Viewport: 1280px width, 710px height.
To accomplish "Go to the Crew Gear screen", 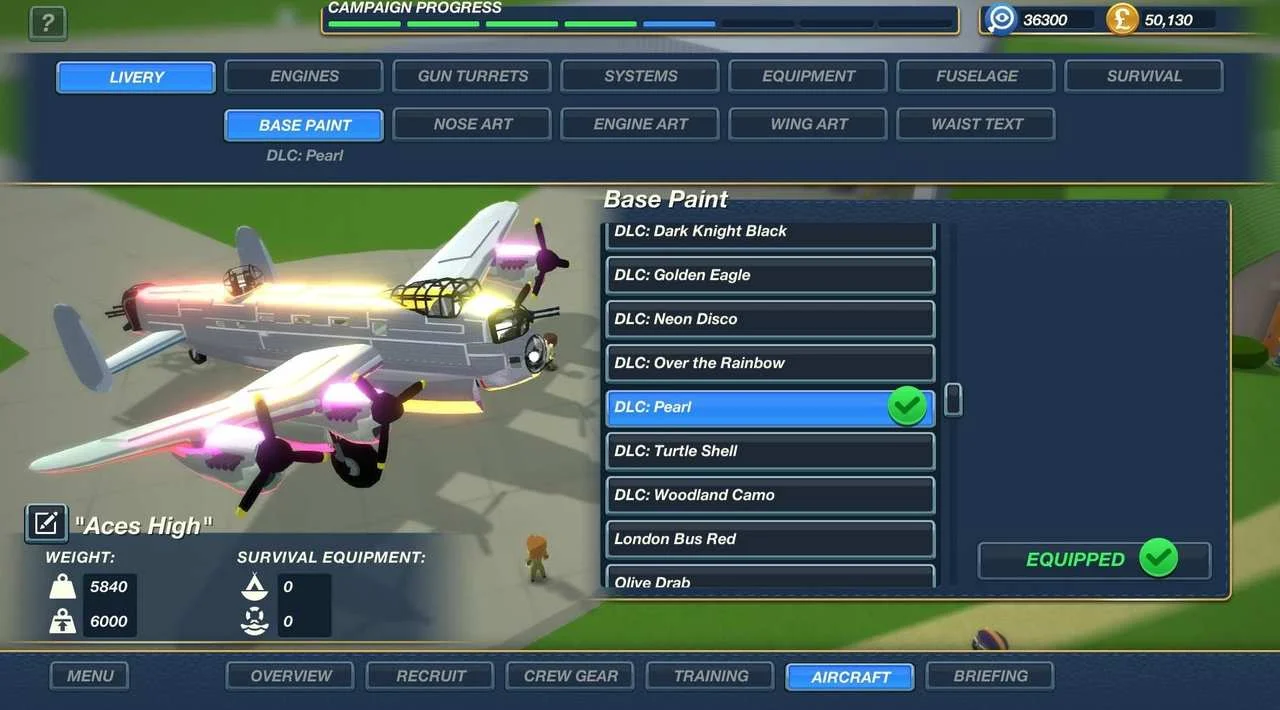I will coord(570,676).
